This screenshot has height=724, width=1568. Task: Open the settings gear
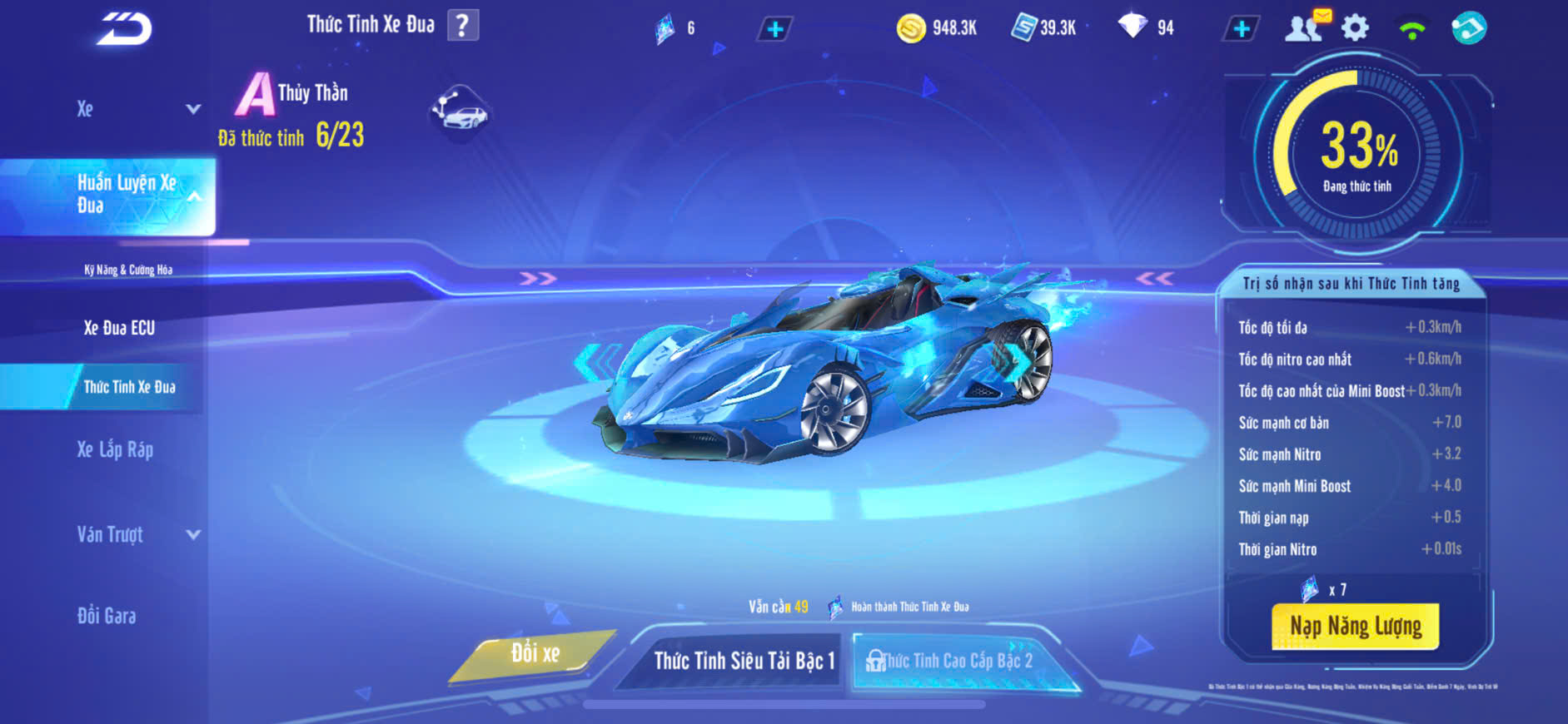pyautogui.click(x=1355, y=28)
